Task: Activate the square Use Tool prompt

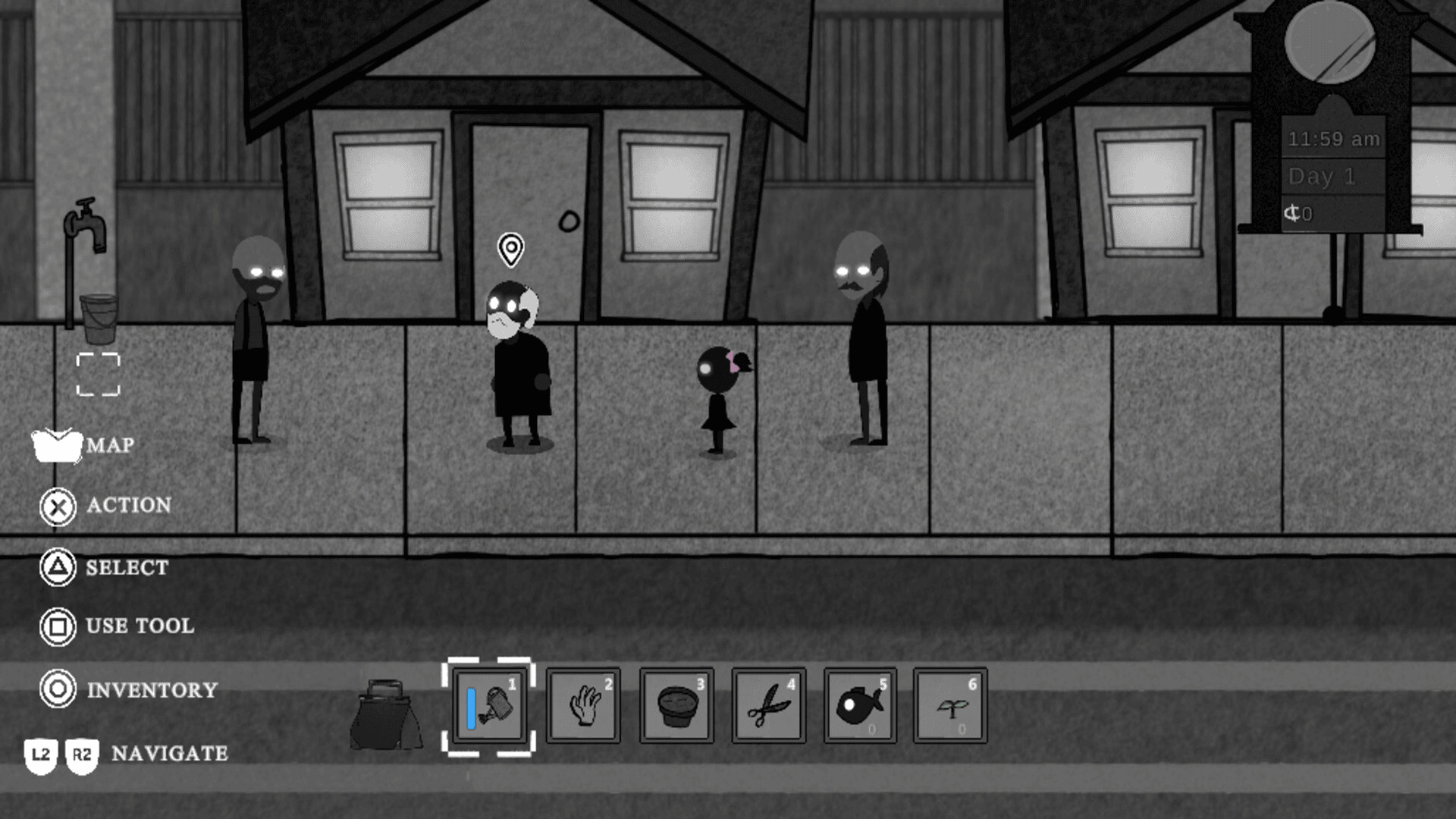Action: click(x=57, y=627)
